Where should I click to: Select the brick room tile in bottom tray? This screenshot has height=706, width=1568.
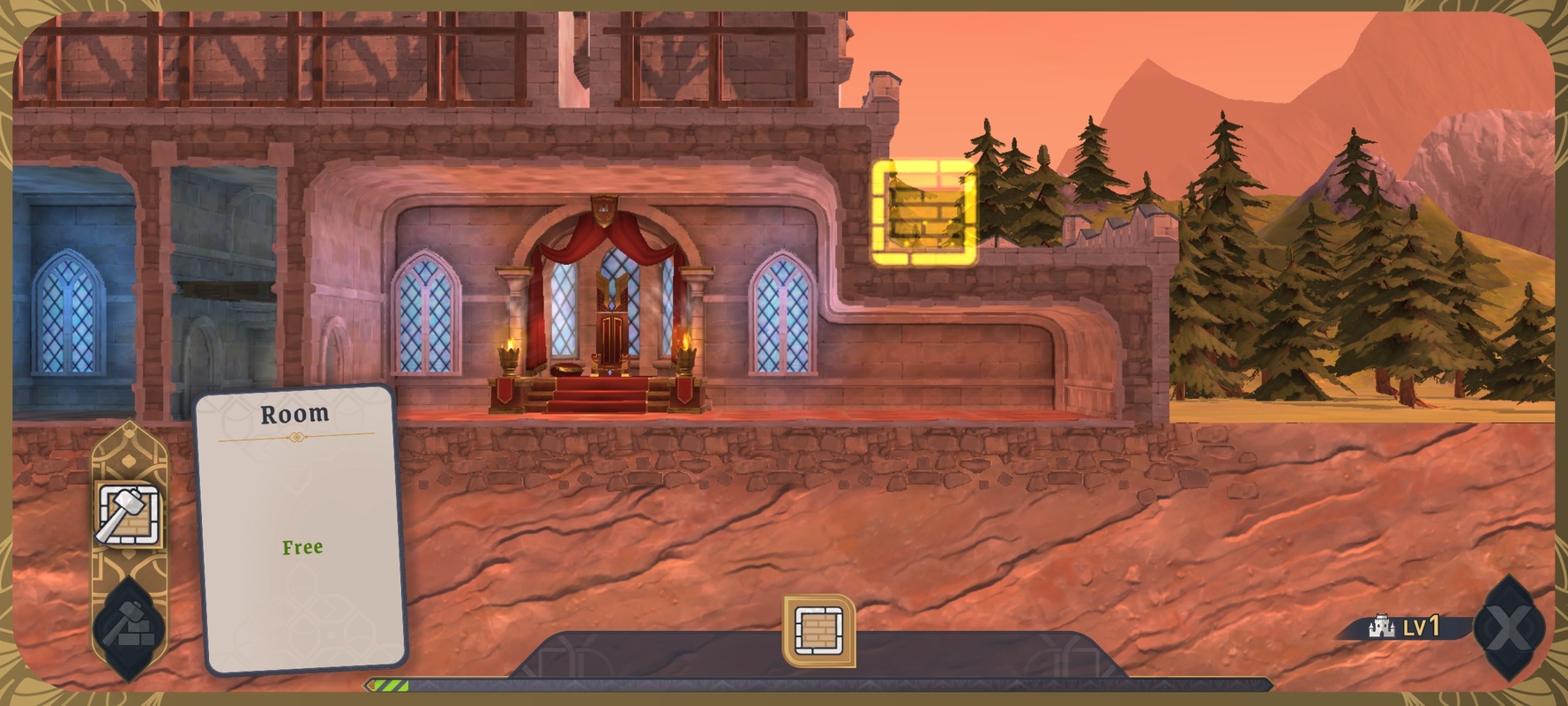point(819,630)
